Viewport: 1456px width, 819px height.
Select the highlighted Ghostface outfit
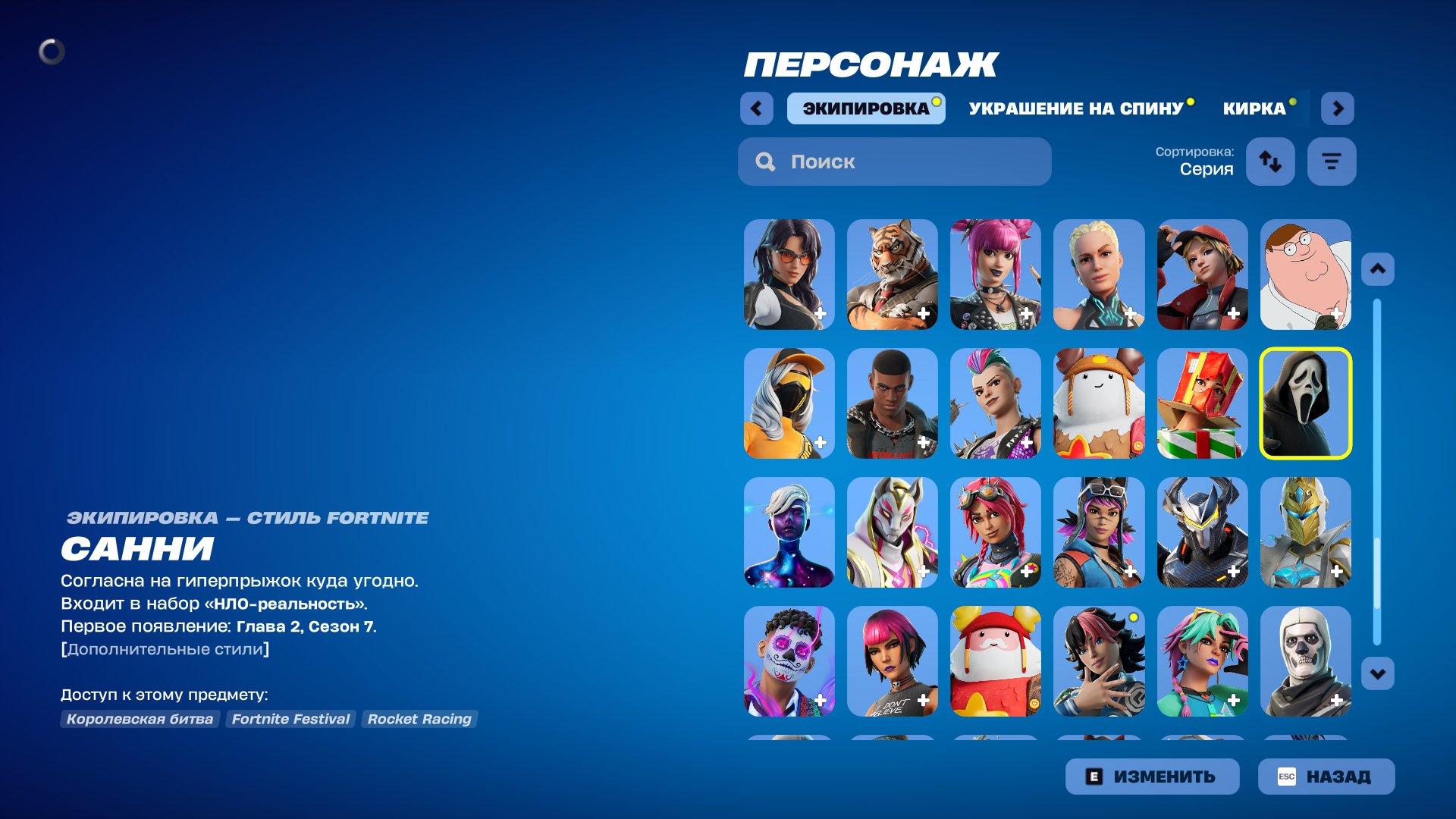point(1305,403)
